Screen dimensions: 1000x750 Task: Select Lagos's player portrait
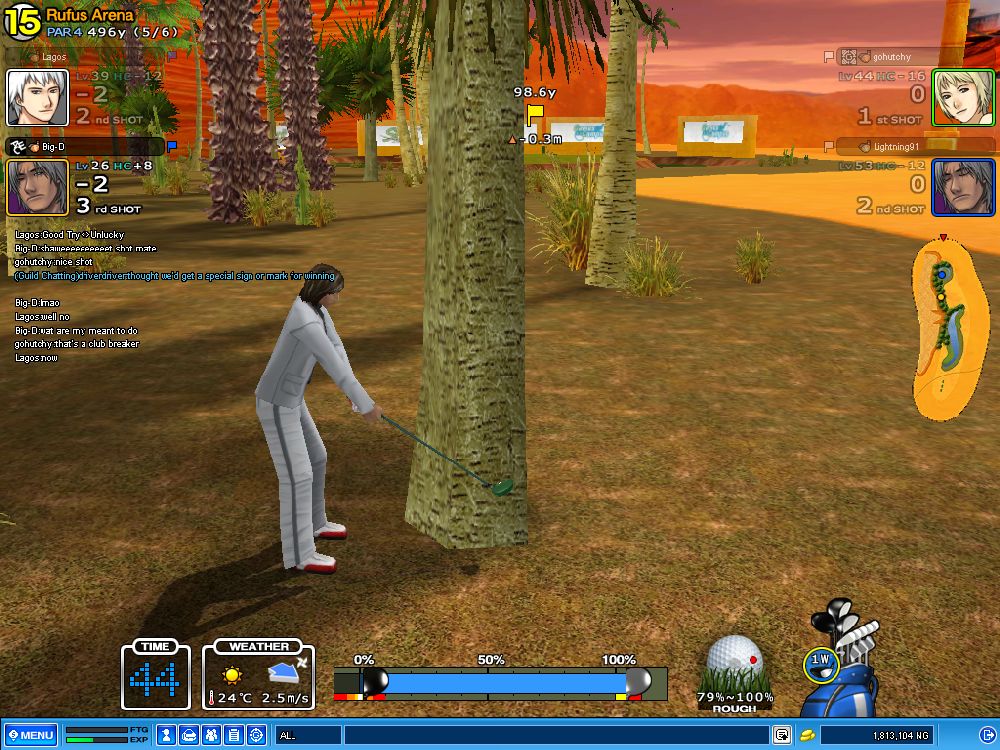click(37, 97)
